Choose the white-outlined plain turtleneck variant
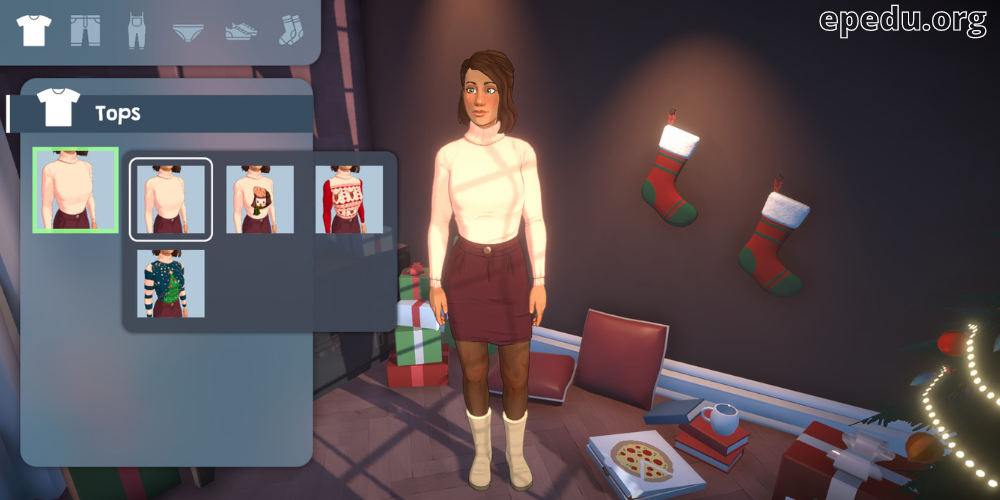Screen dimensions: 1000x500 click(171, 199)
